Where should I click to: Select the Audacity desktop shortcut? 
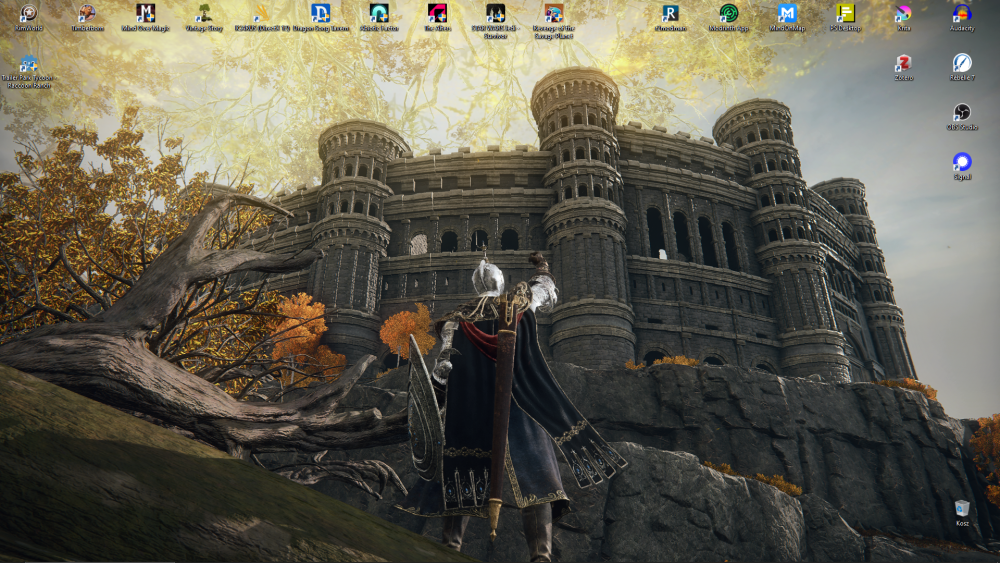pyautogui.click(x=961, y=14)
